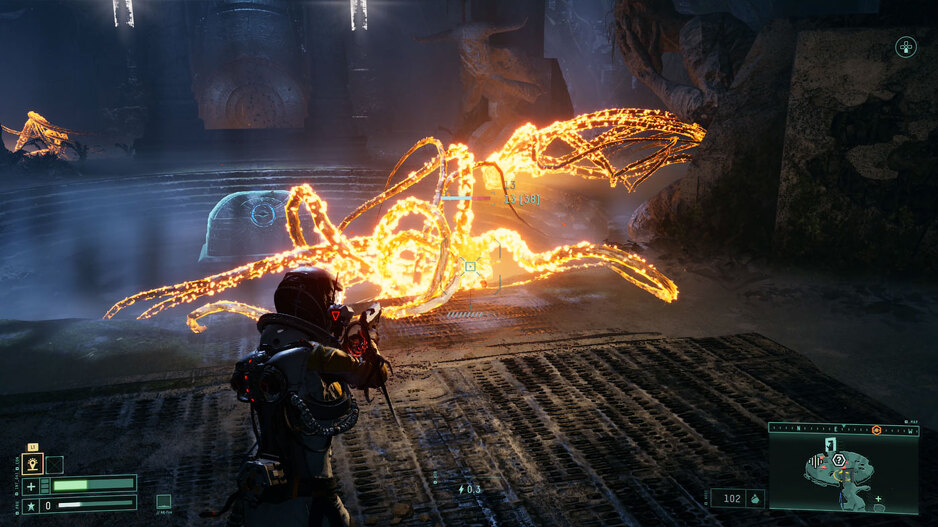Select the highlighted lamp consumable slot
The image size is (938, 527).
(x=33, y=464)
